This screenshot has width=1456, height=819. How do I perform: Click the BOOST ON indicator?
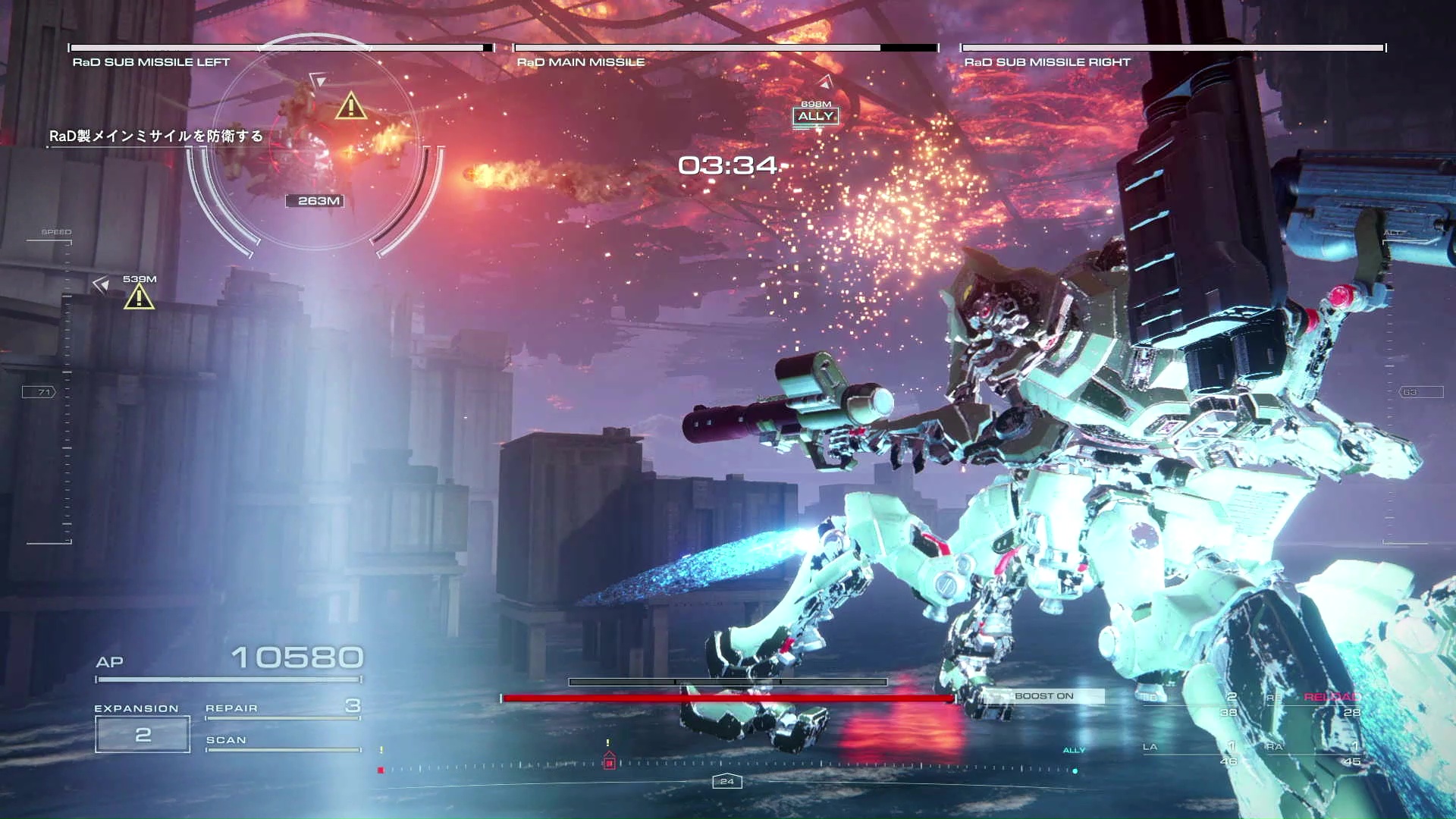point(1043,696)
